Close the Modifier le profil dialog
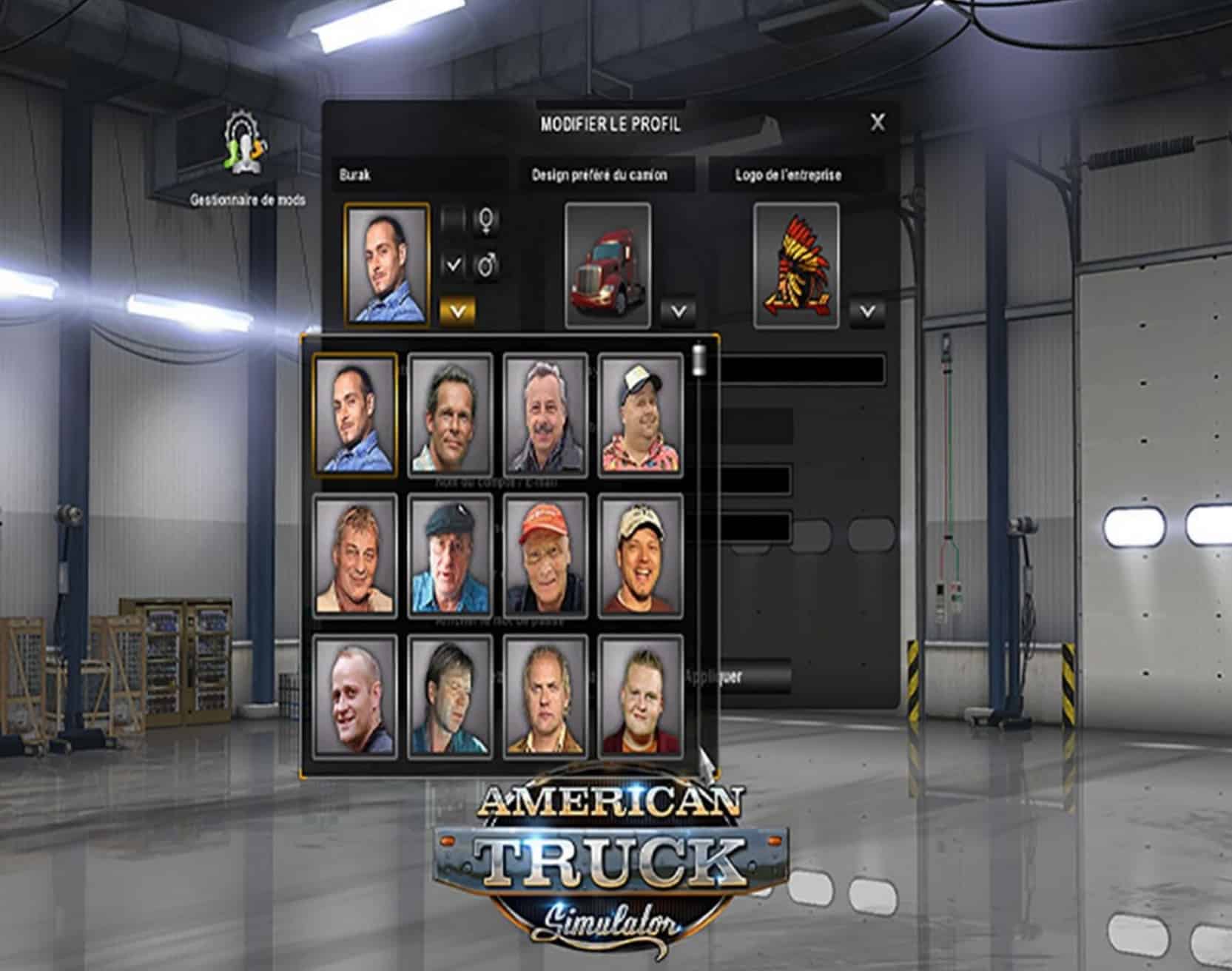This screenshot has width=1232, height=971. tap(877, 122)
